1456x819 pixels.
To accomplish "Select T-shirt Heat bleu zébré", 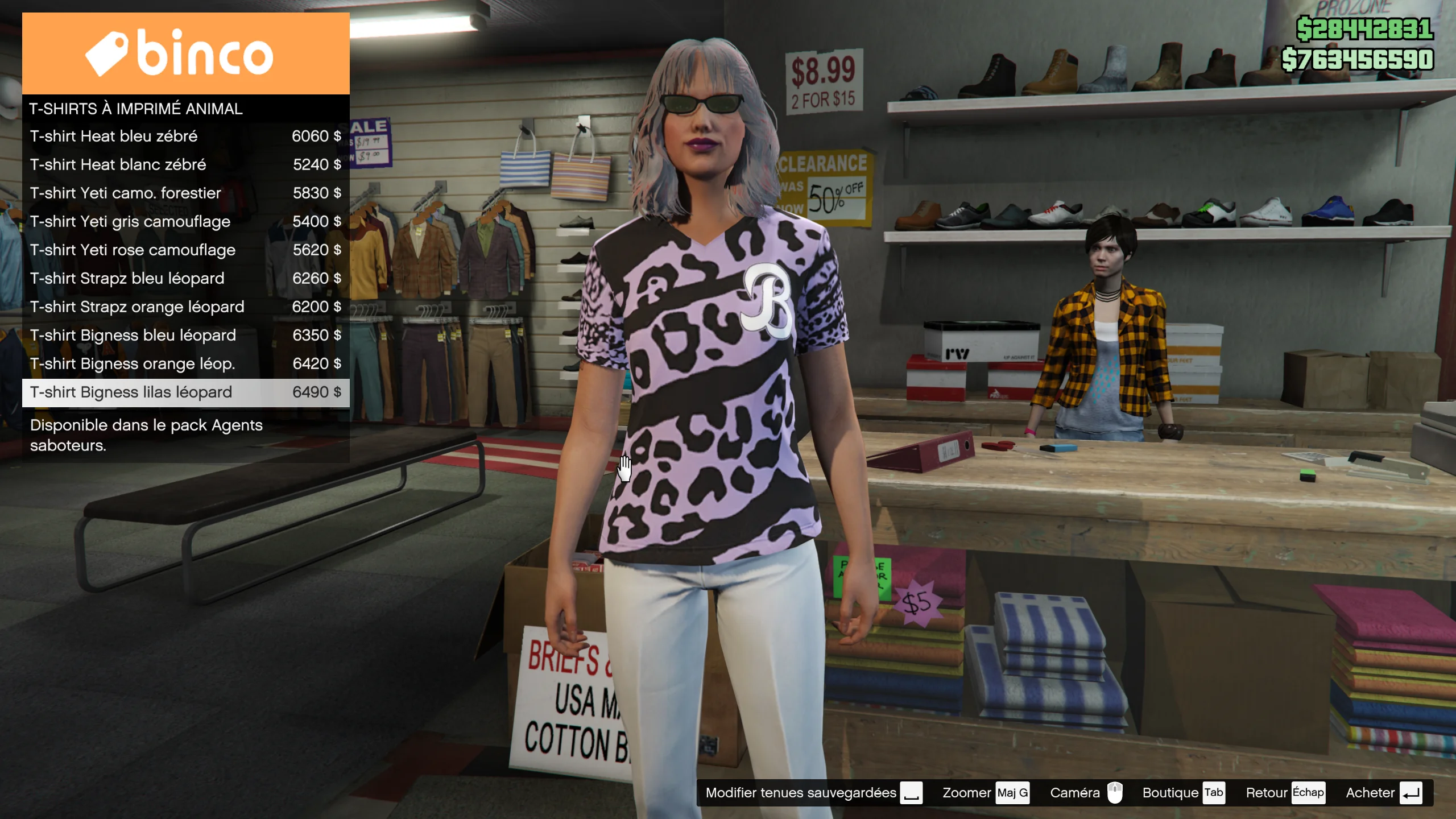I will point(185,136).
